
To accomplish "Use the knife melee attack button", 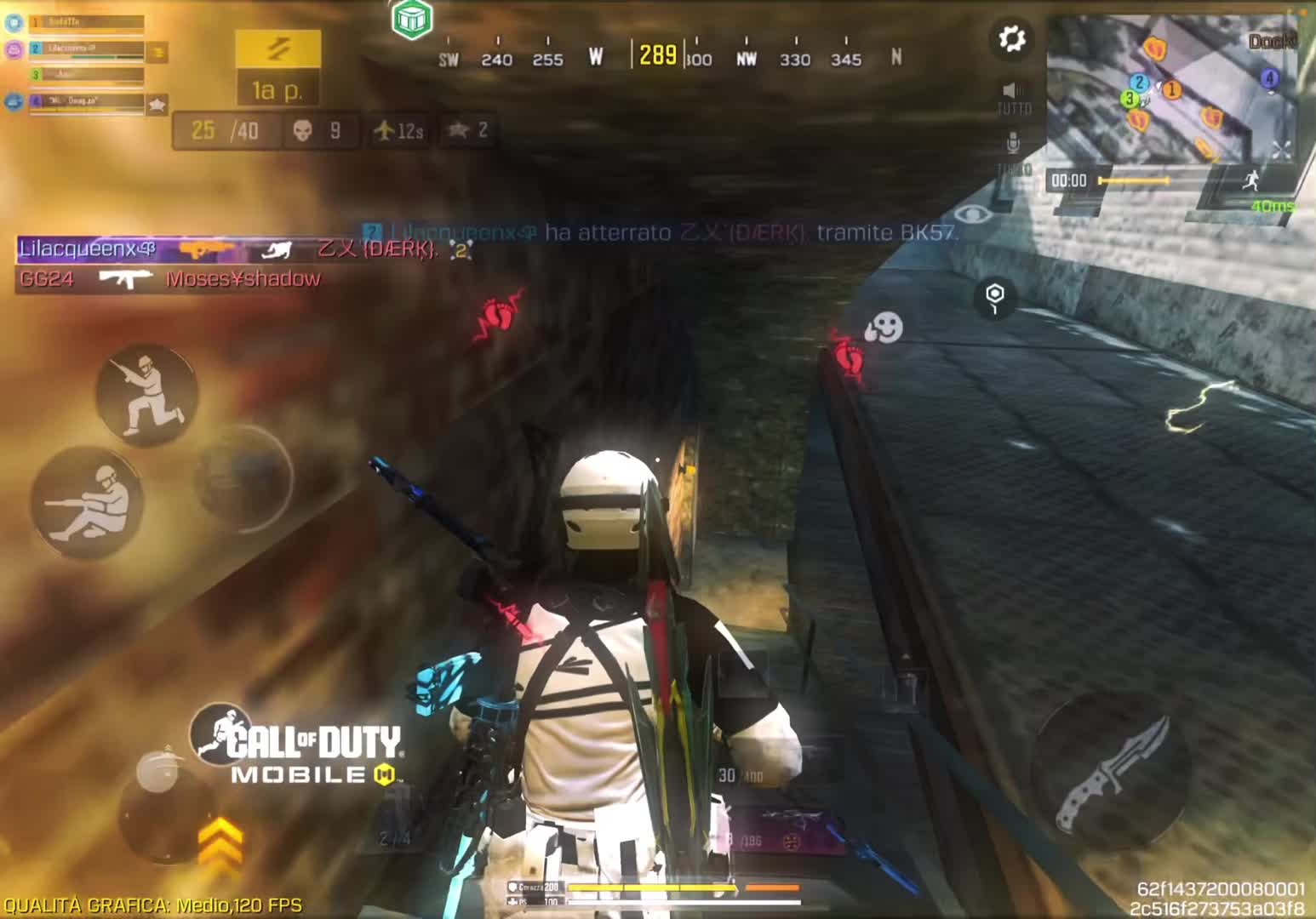I will pos(1108,771).
